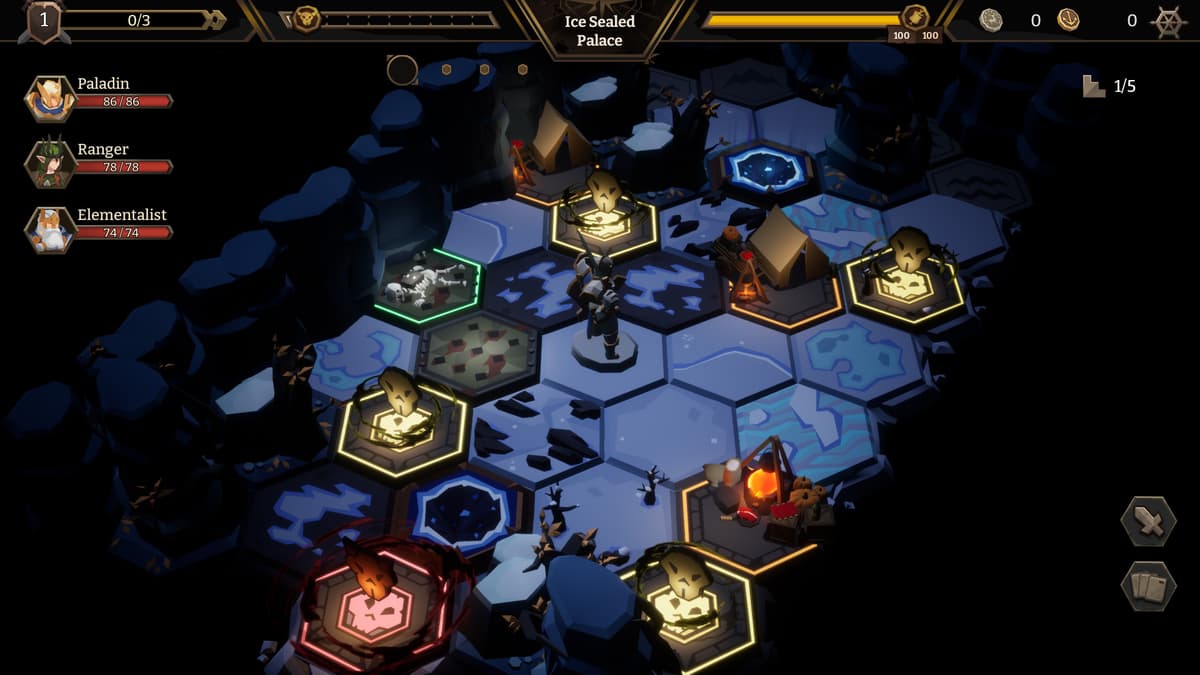The width and height of the screenshot is (1200, 675).
Task: Open the card deck button
Action: click(1148, 586)
